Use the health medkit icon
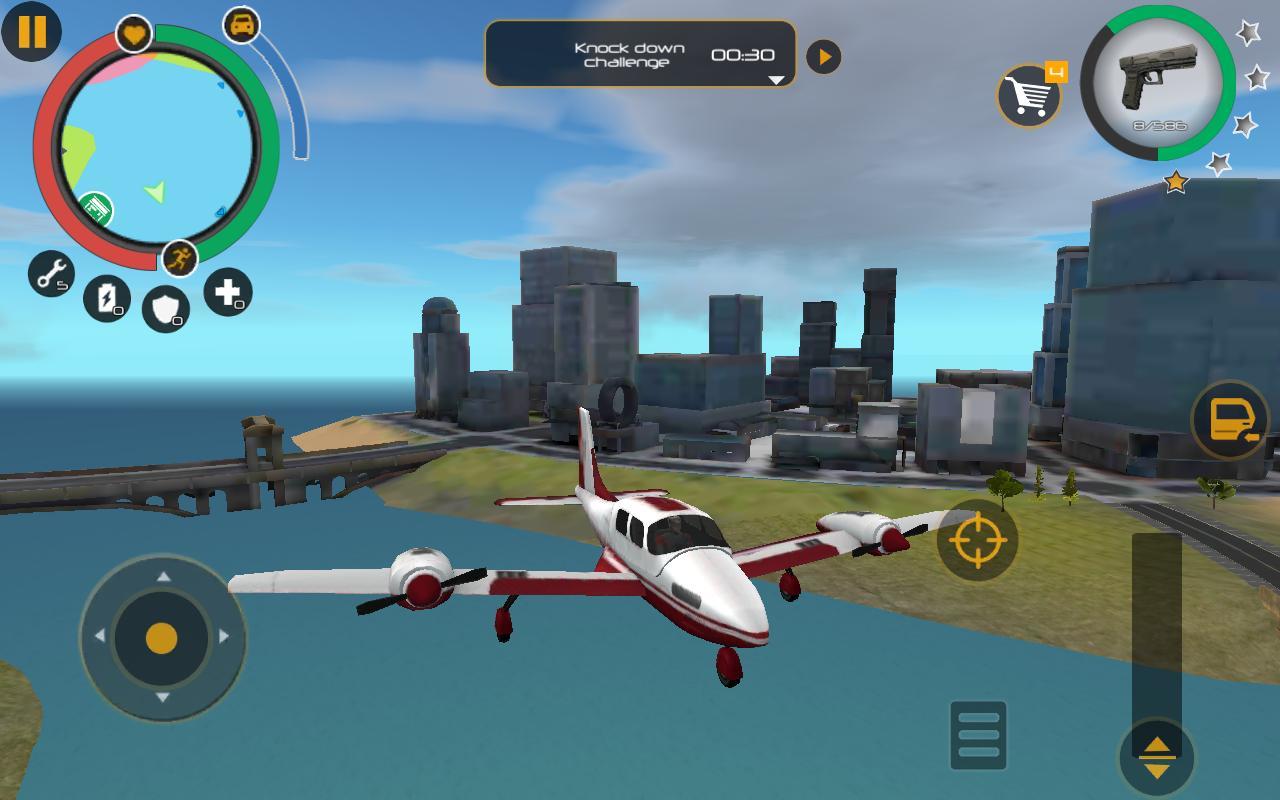 click(x=228, y=293)
